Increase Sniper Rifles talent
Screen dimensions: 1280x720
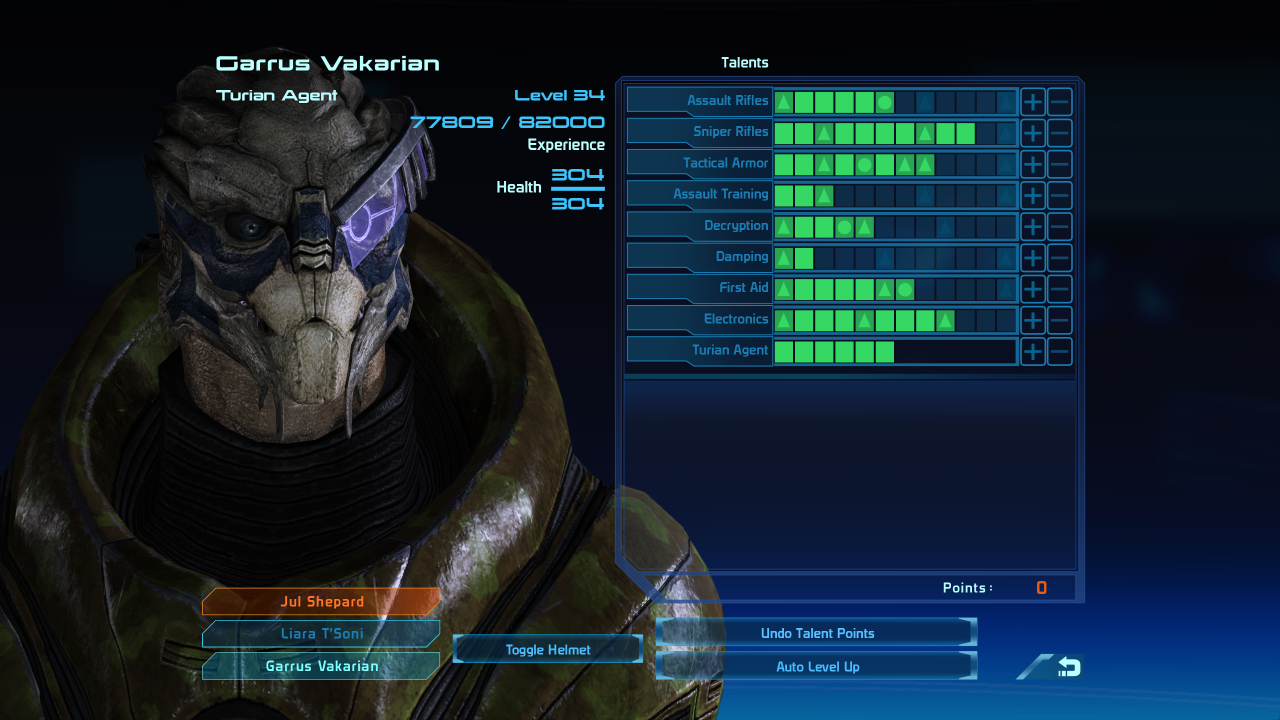(x=1032, y=132)
